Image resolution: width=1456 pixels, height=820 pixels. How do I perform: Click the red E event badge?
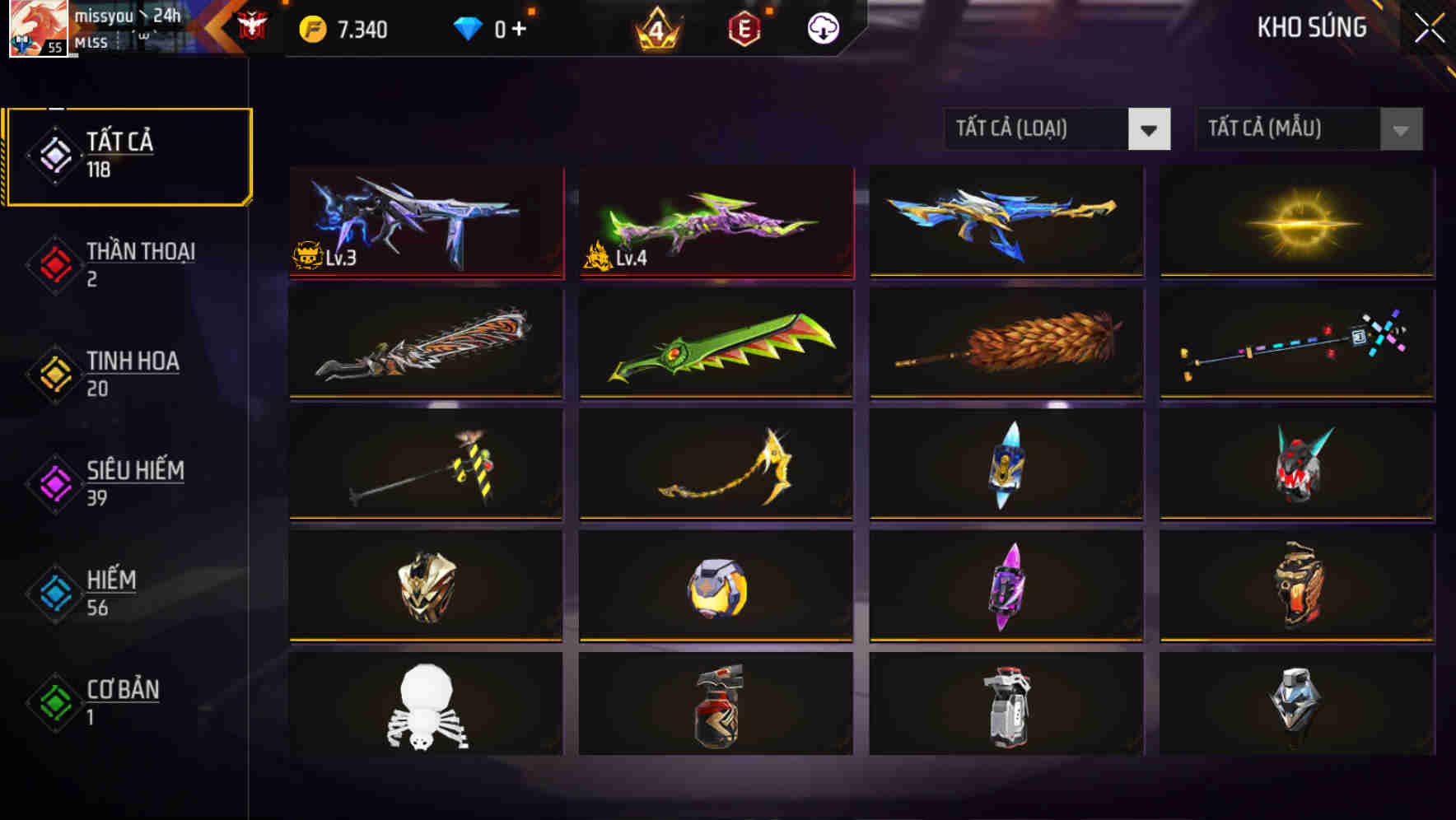point(743,27)
